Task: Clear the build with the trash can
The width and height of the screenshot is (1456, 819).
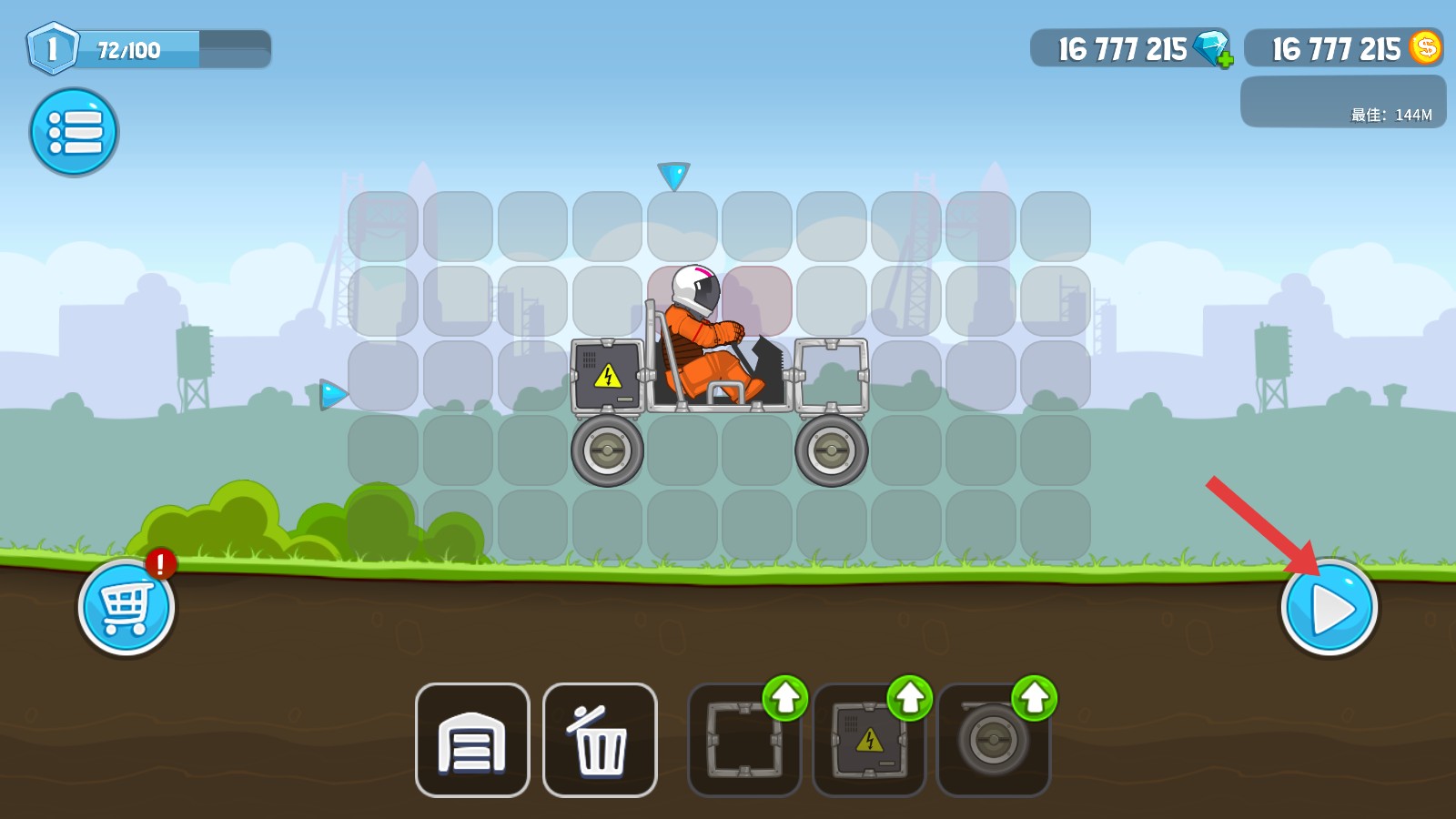Action: 599,740
